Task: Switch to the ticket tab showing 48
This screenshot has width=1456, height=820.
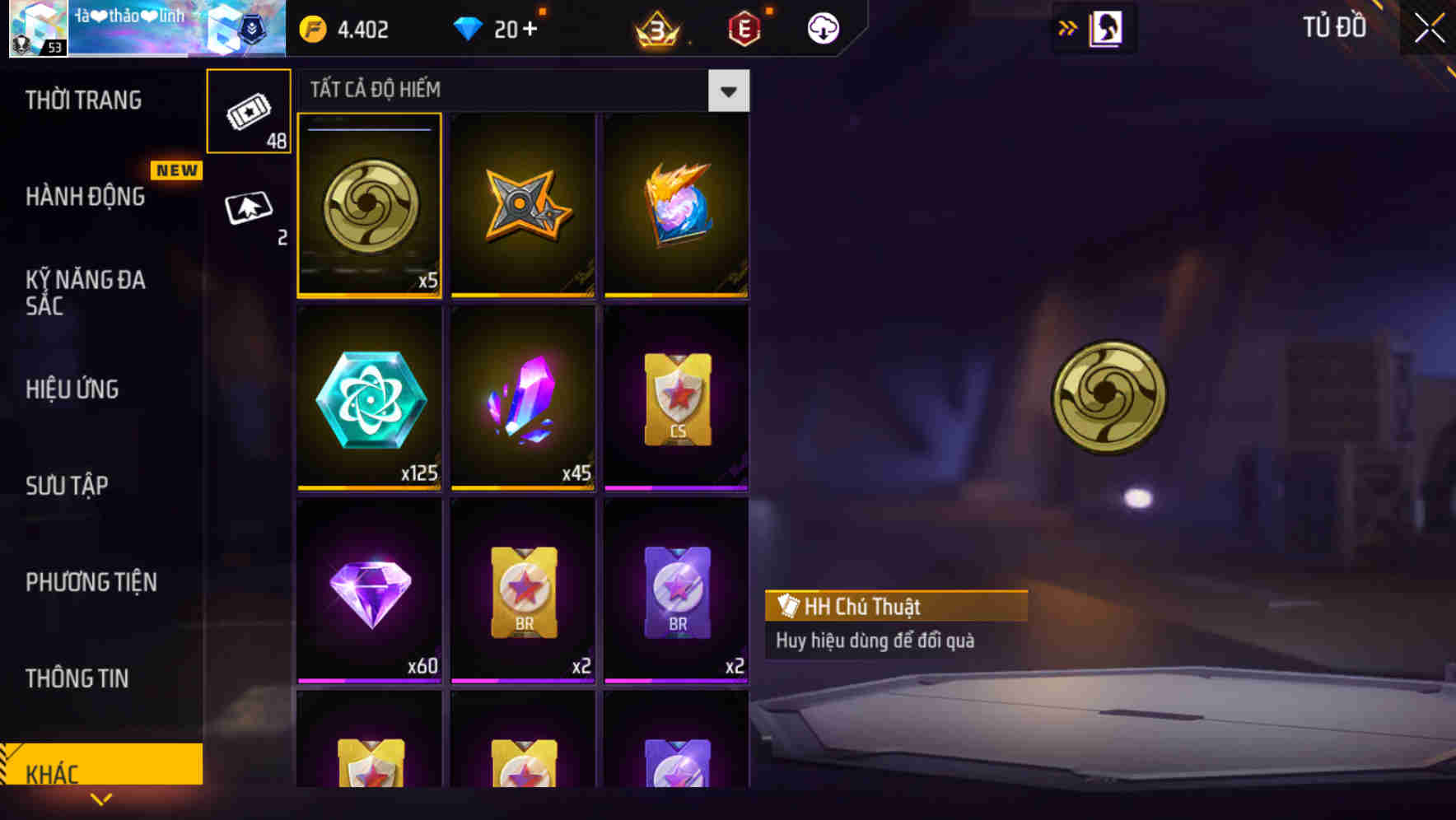Action: pyautogui.click(x=248, y=111)
